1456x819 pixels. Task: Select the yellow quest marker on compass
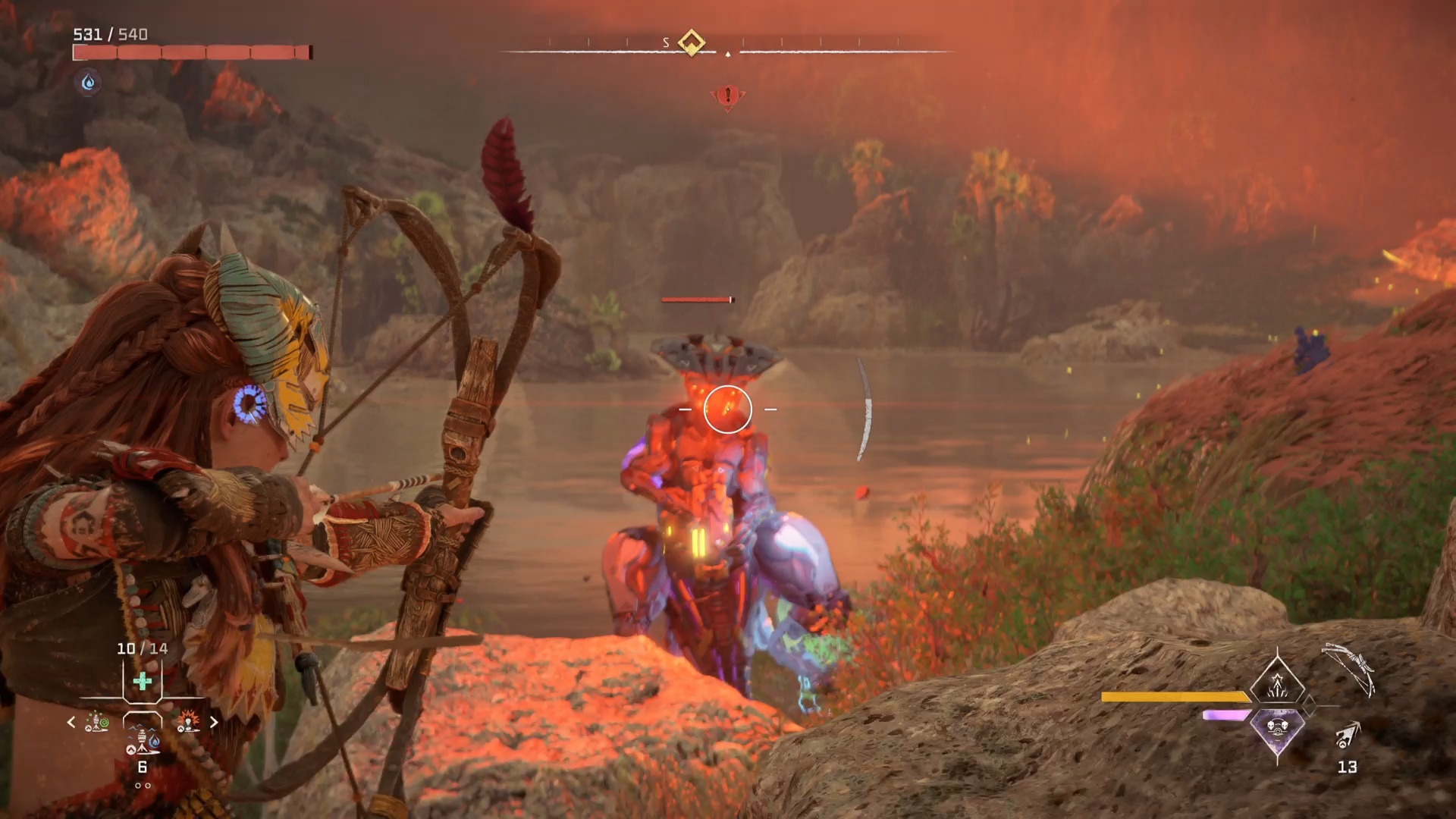click(x=691, y=42)
